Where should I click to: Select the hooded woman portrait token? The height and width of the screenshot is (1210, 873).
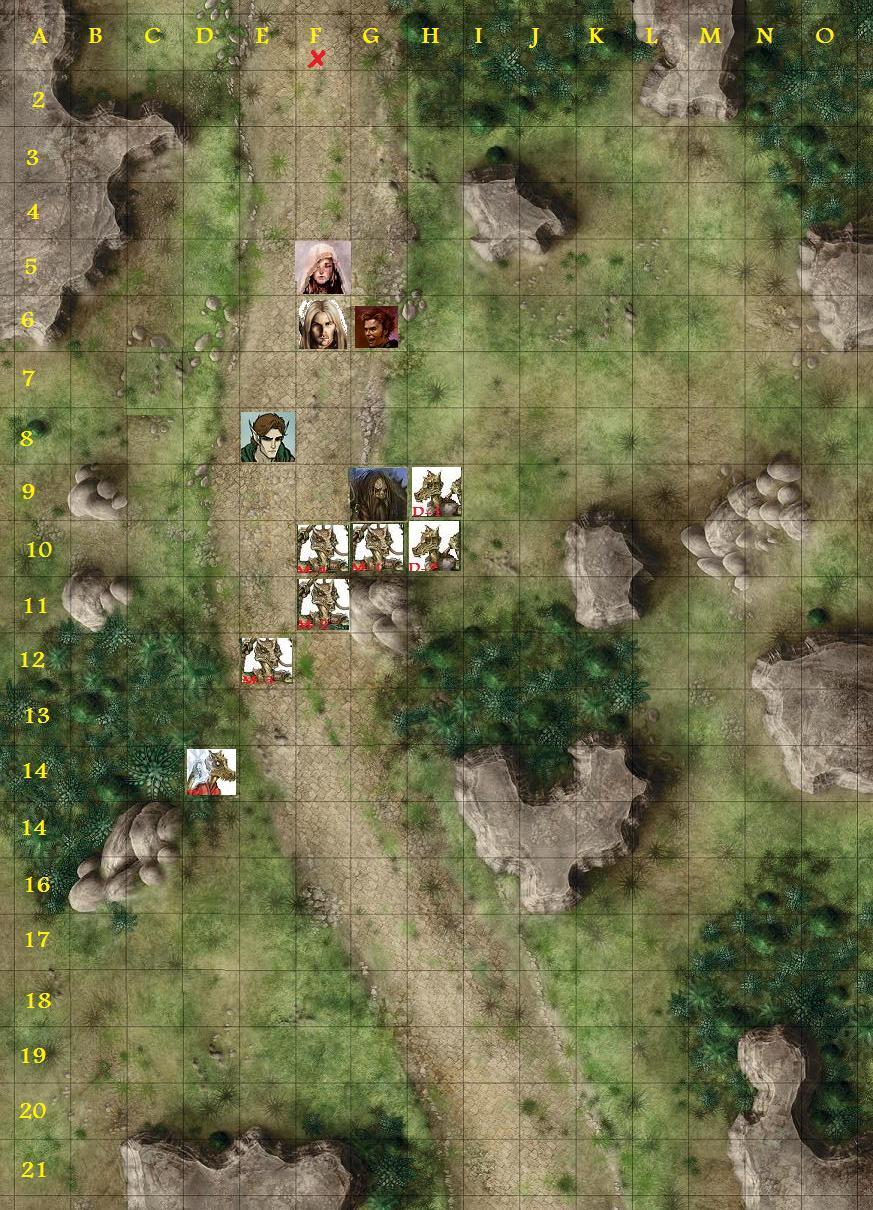click(322, 267)
